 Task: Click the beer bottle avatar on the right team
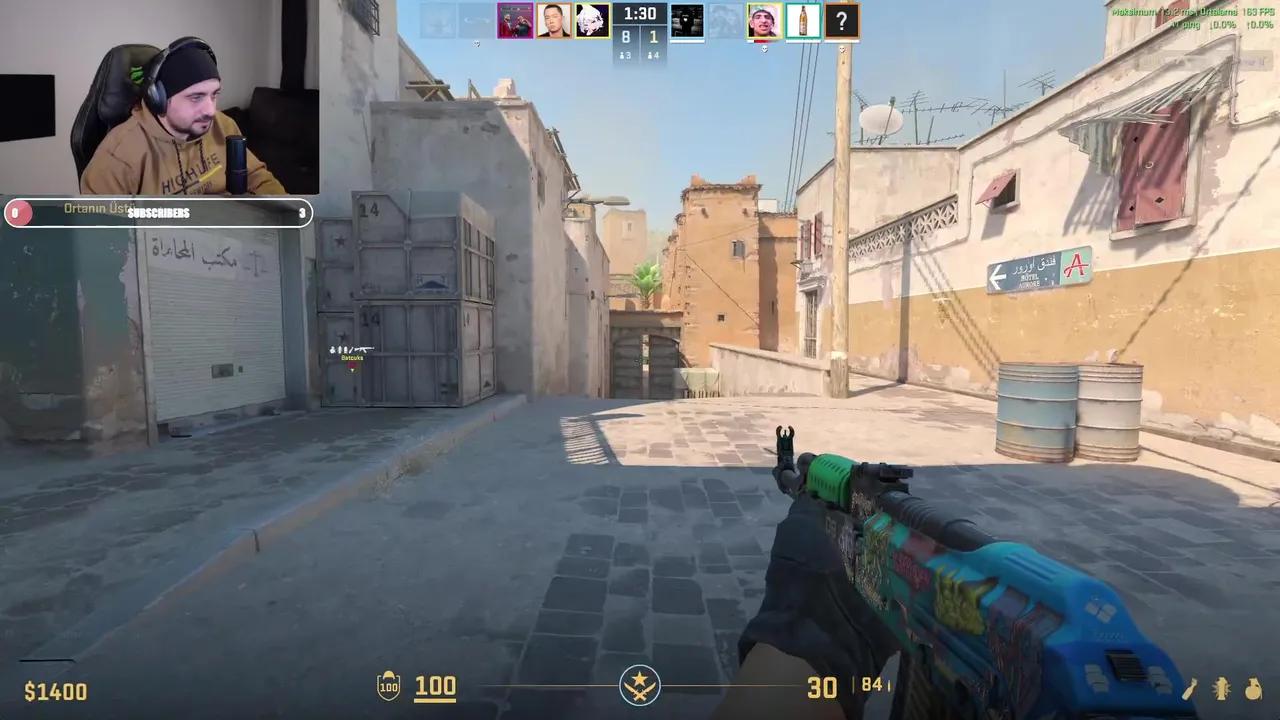tap(802, 20)
